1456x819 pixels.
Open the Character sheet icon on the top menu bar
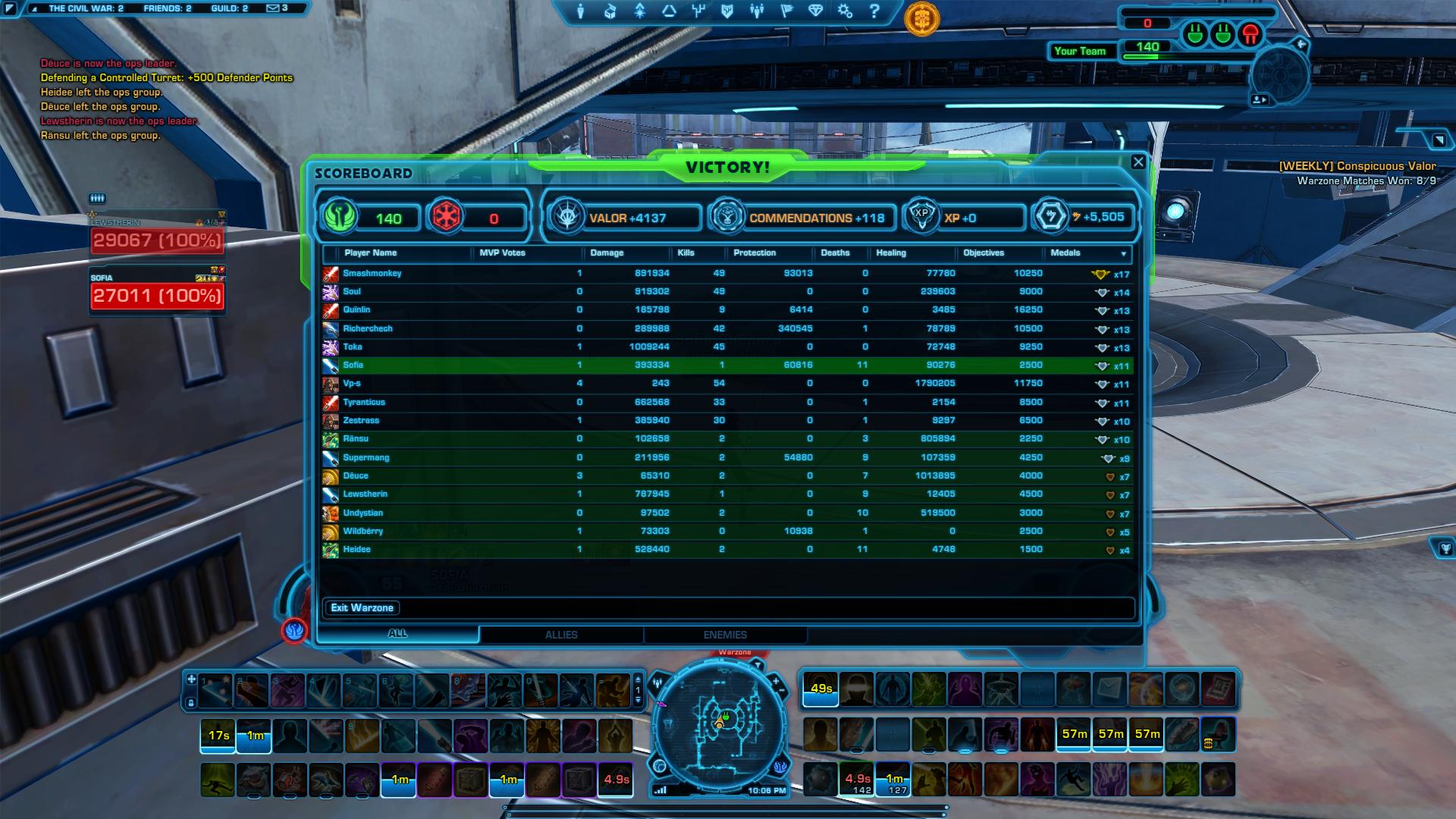click(580, 11)
